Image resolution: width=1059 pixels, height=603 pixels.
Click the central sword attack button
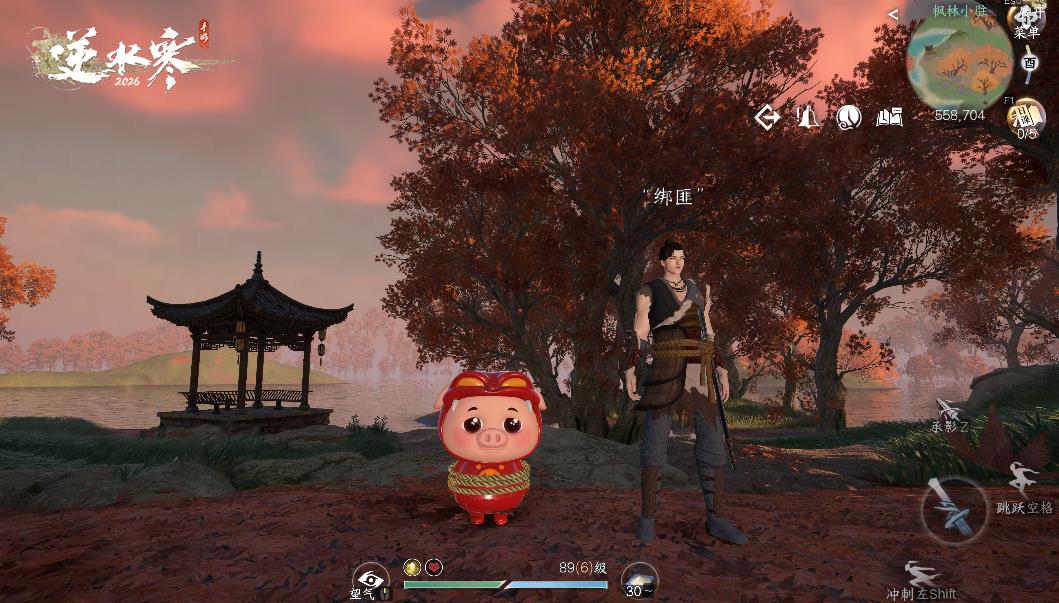pos(953,508)
